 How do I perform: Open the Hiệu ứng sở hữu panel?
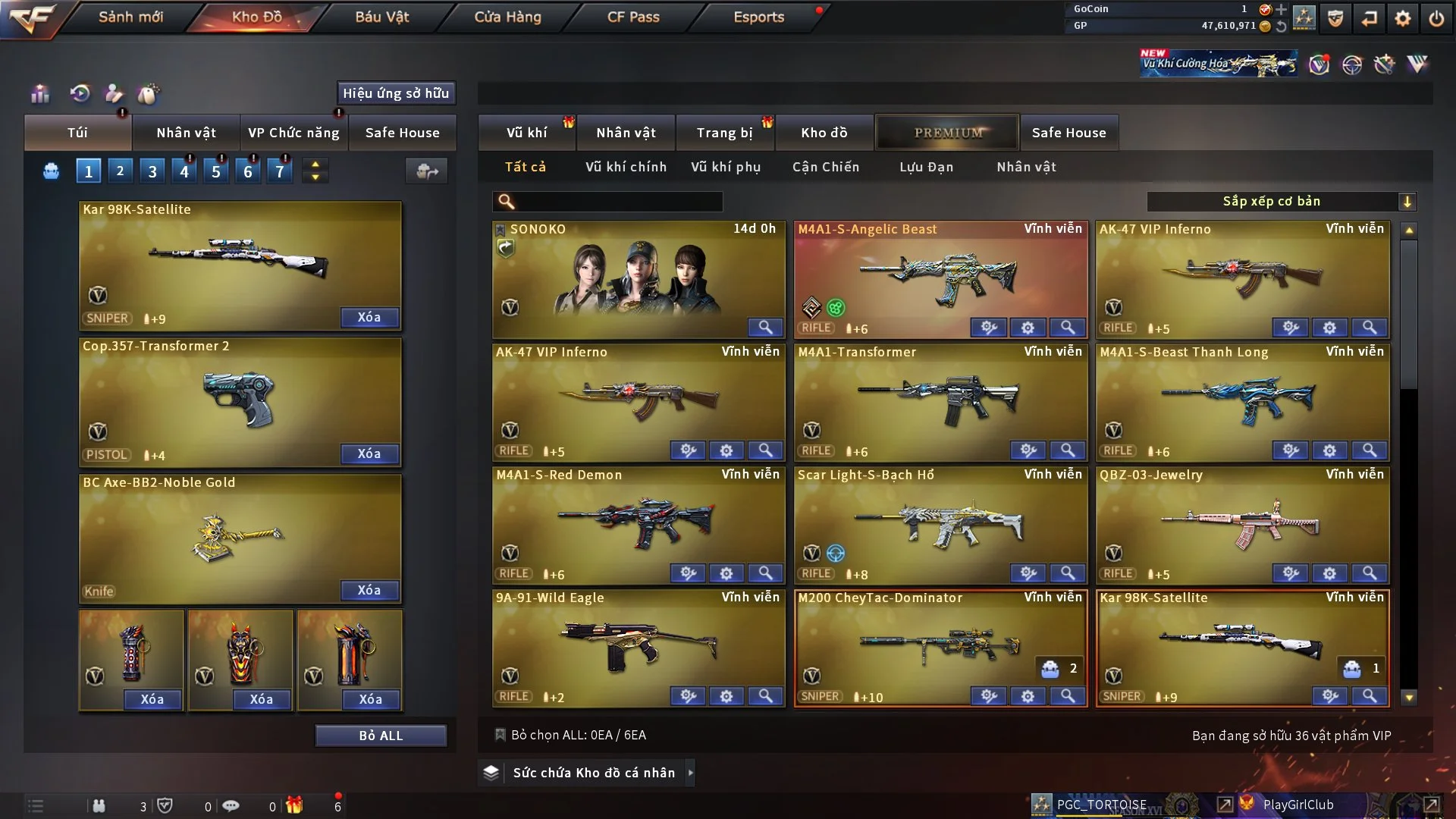point(396,93)
